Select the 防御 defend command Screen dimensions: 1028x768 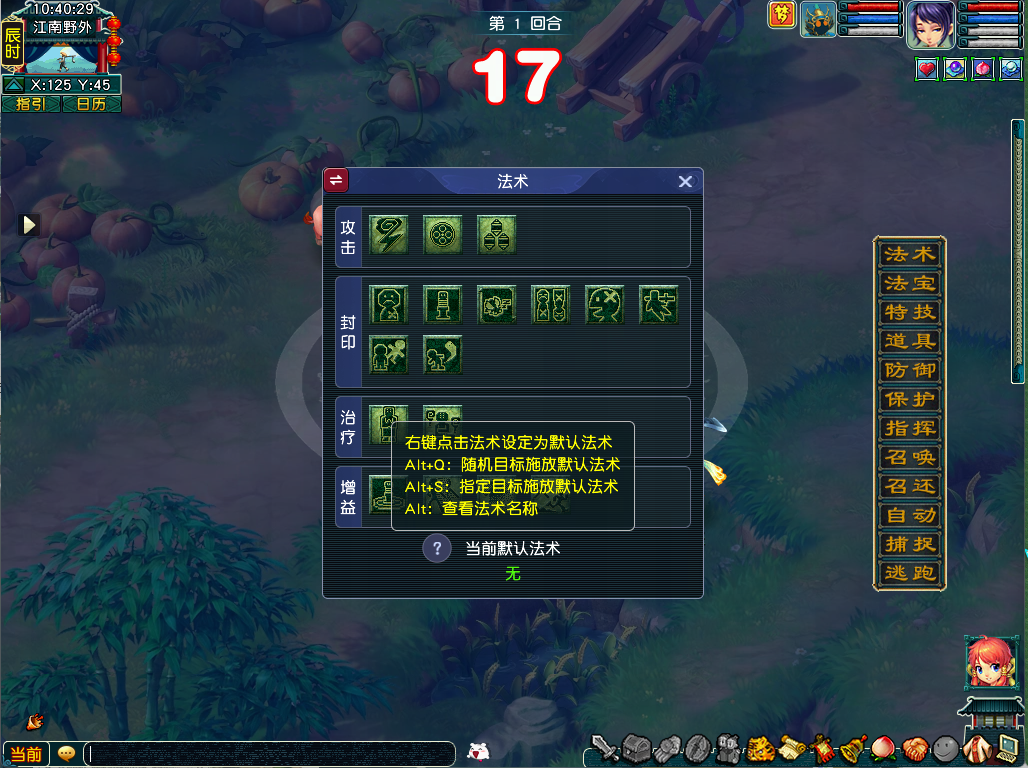click(909, 370)
